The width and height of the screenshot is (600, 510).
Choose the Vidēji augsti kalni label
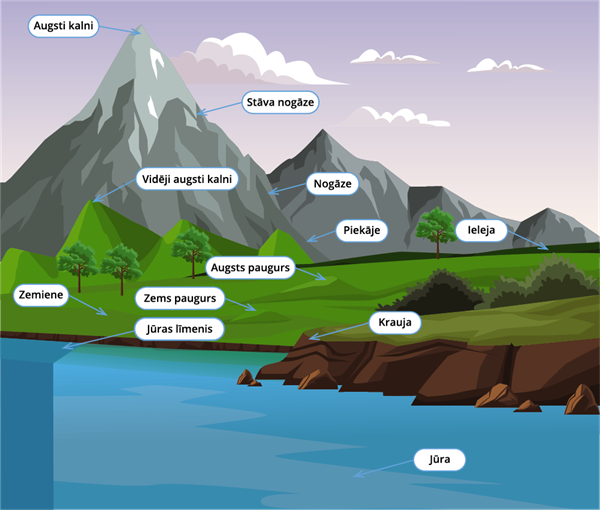[x=187, y=180]
